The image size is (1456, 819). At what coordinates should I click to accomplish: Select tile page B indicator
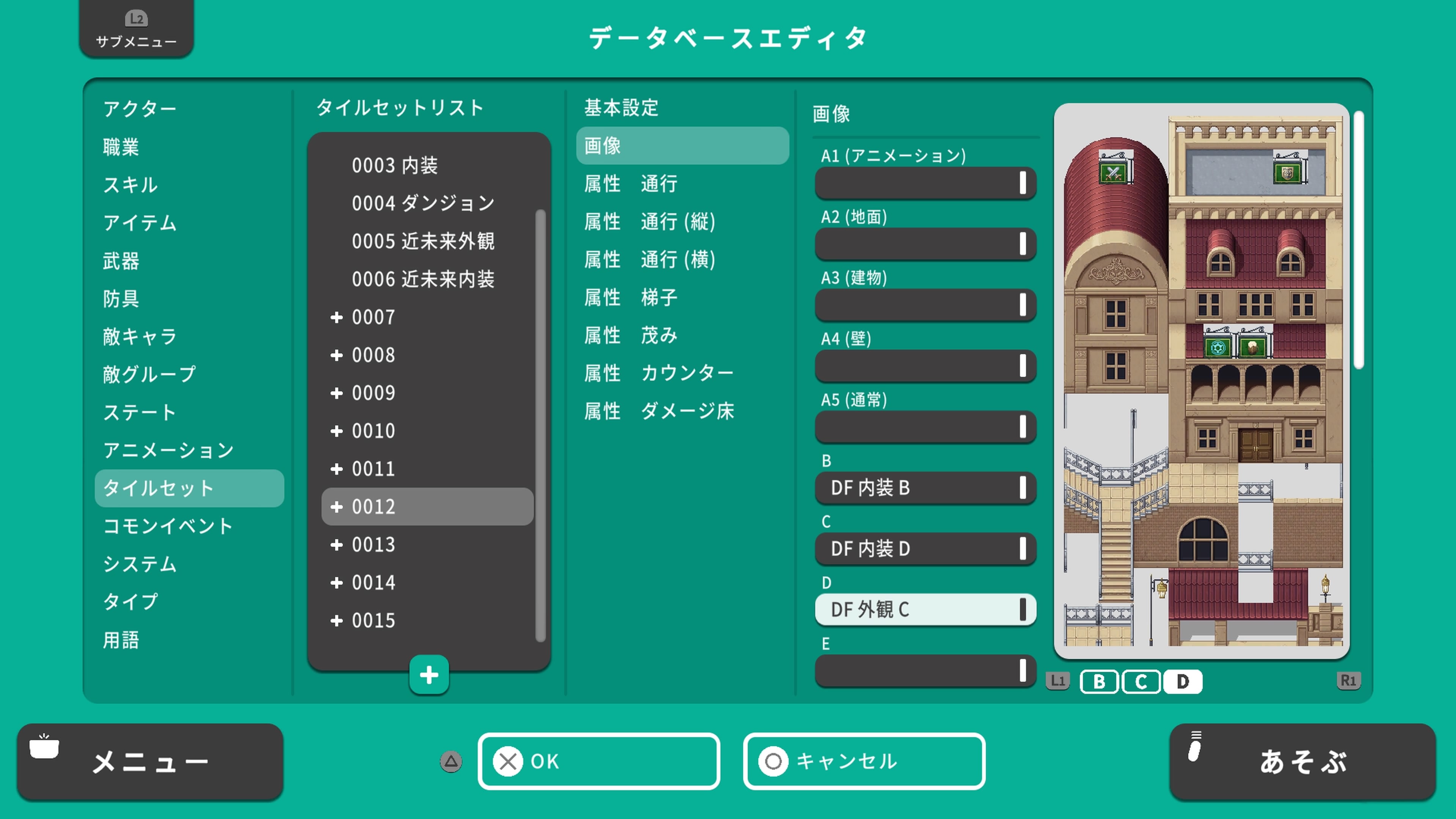pos(1099,682)
